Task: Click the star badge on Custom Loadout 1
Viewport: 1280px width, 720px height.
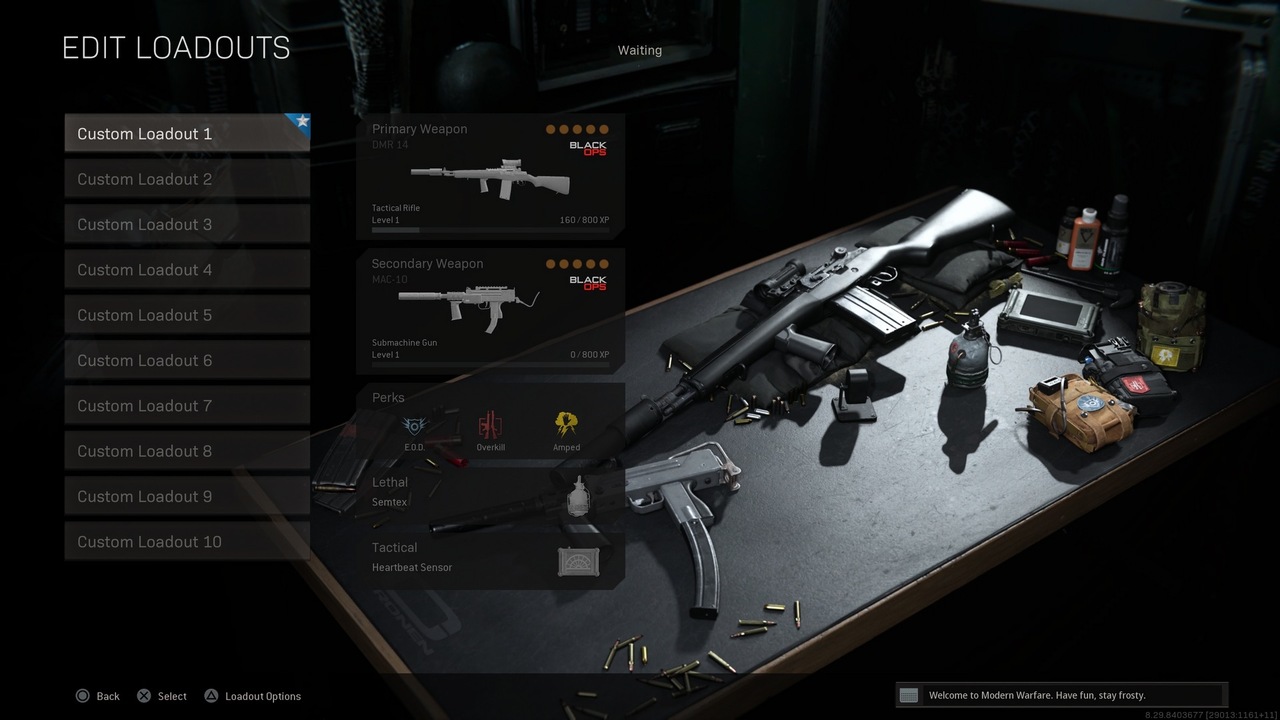Action: (x=301, y=120)
